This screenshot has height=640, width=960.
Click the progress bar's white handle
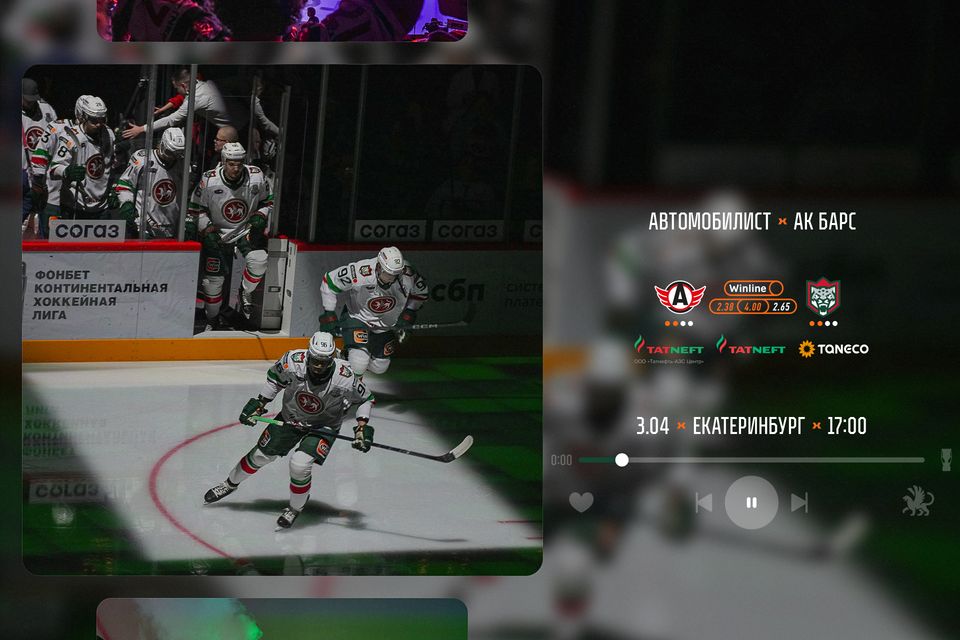click(x=622, y=460)
